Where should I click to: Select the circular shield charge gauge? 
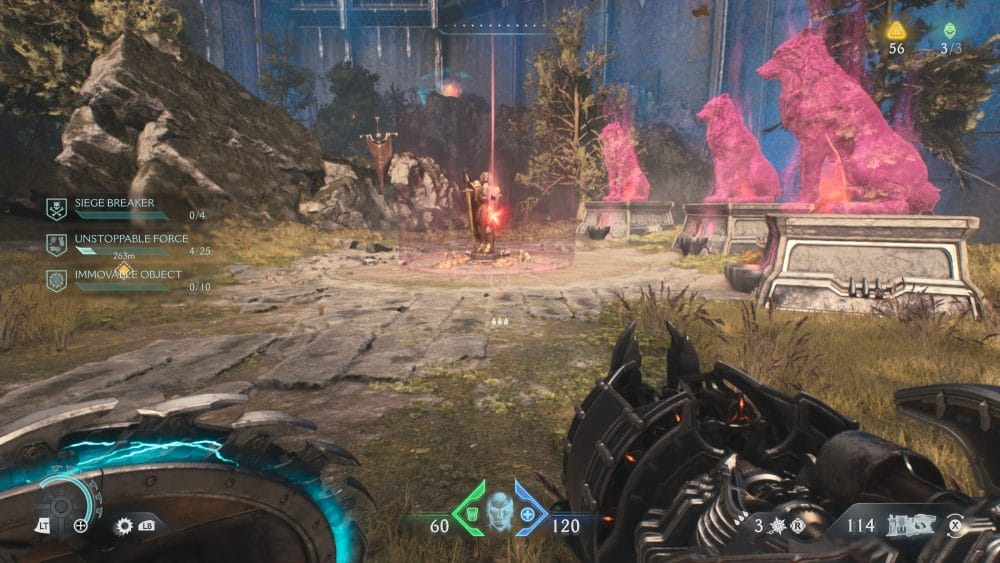[62, 503]
